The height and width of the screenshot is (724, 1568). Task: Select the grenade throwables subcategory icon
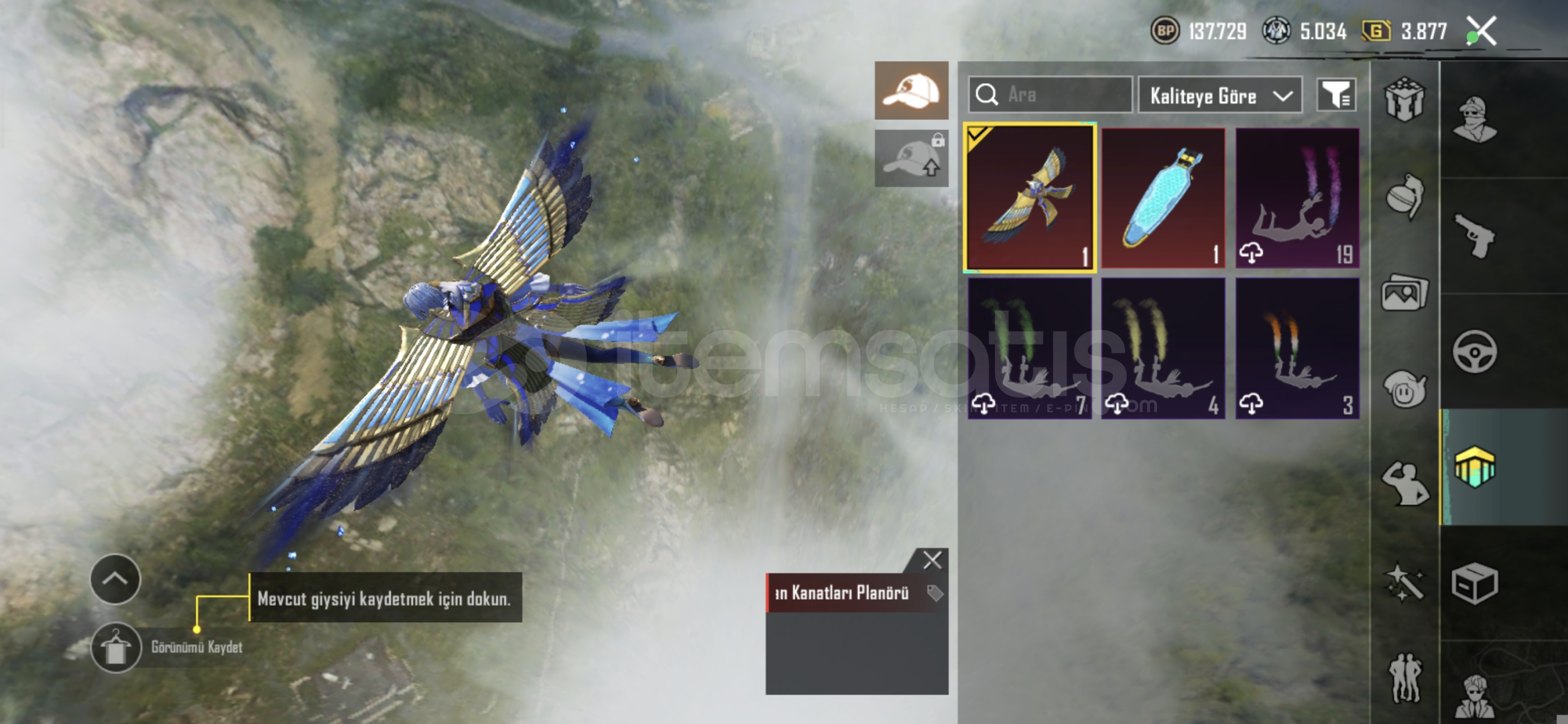1404,196
